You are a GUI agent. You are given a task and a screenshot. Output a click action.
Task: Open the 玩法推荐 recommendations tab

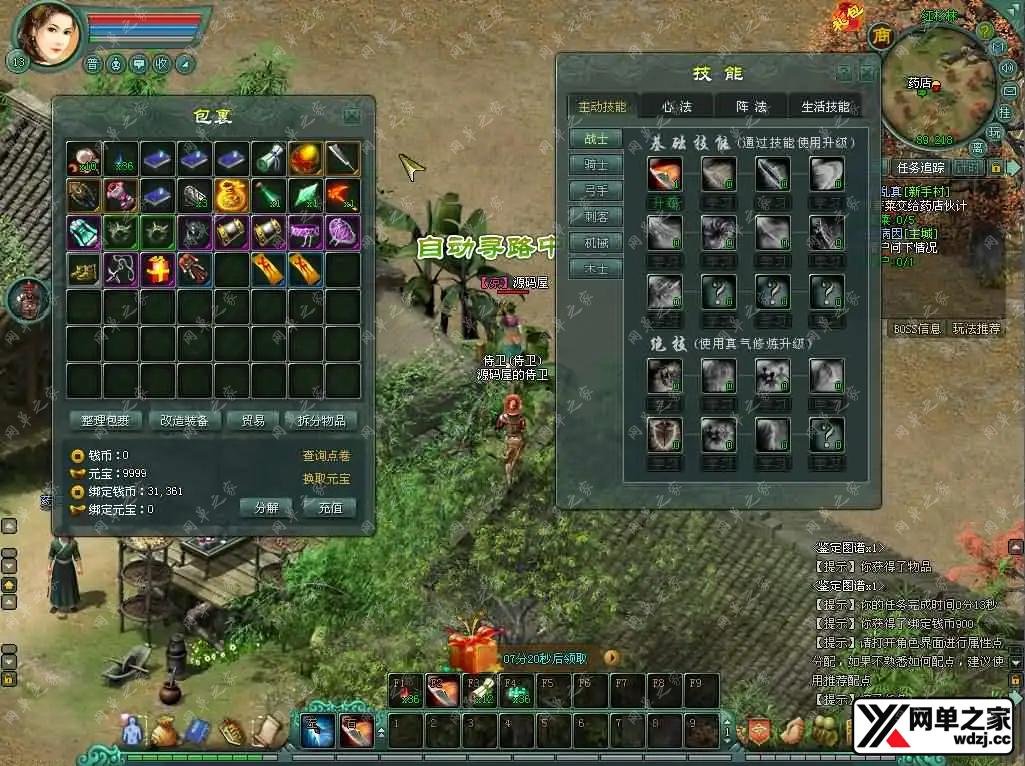click(x=976, y=329)
